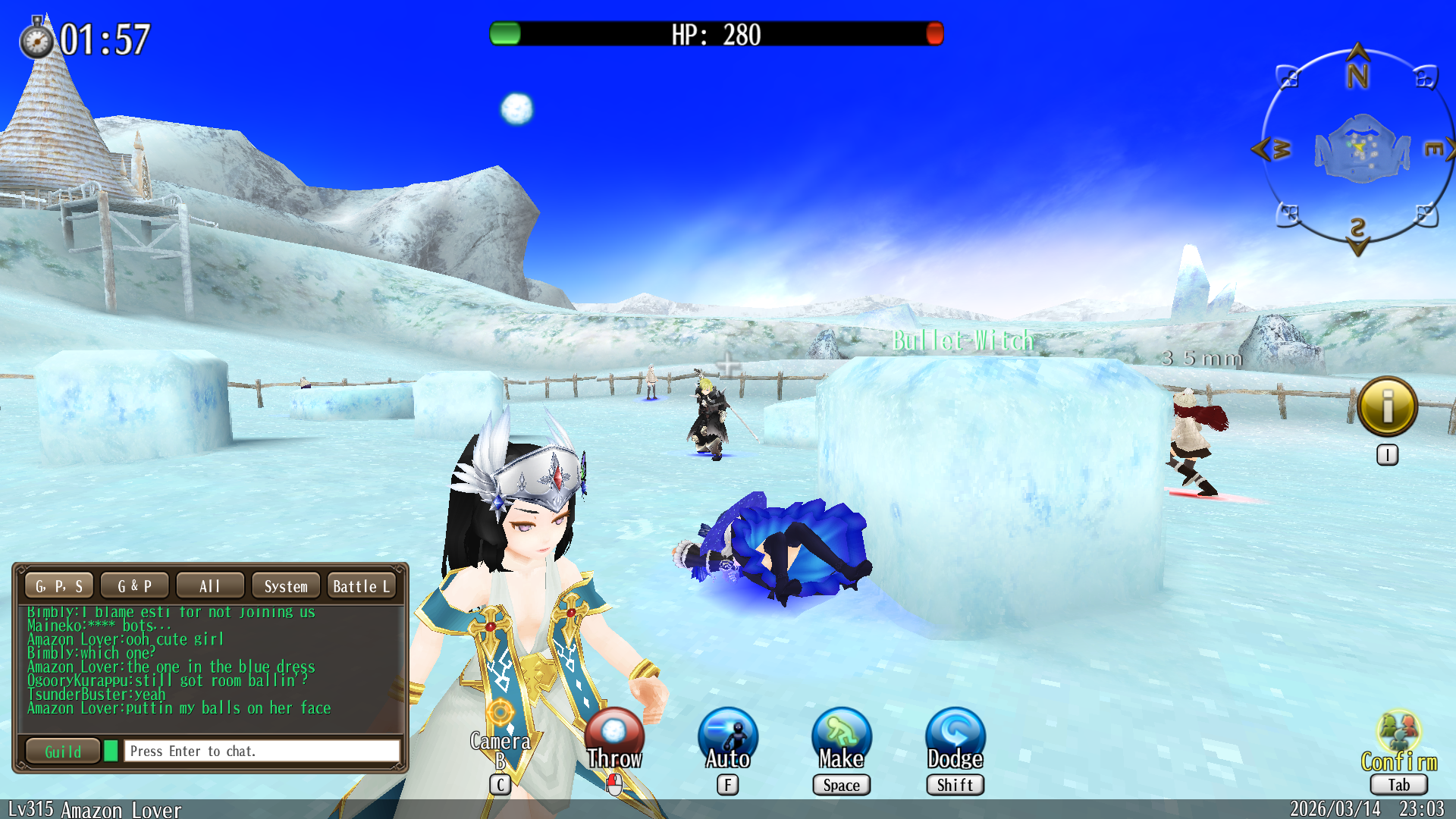Open the Confirm players icon
Viewport: 1456px width, 819px height.
1399,733
